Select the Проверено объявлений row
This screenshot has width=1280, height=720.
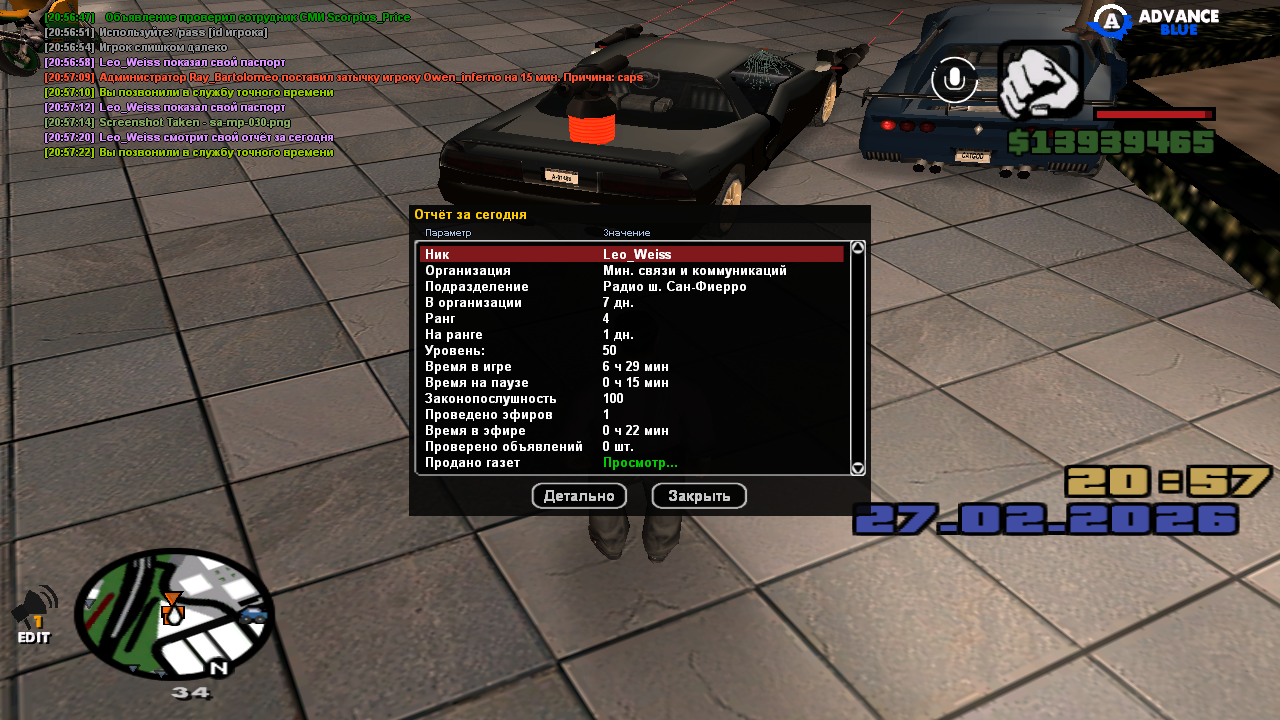coord(631,447)
